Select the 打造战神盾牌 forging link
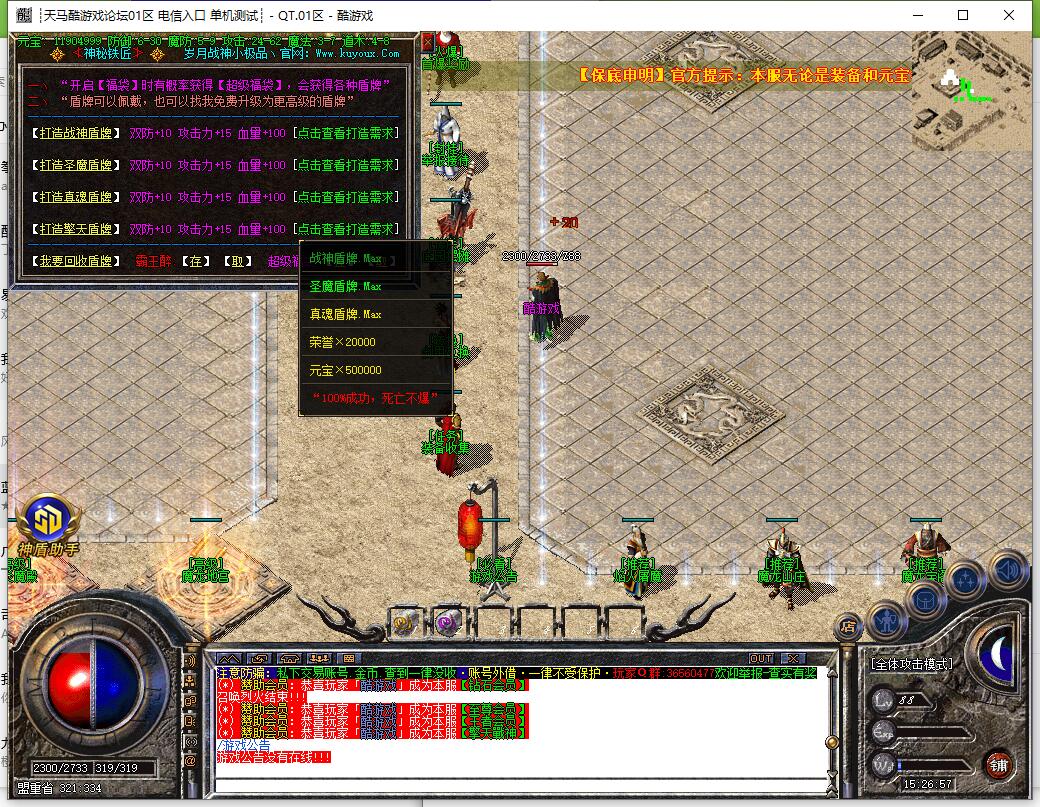 point(75,133)
